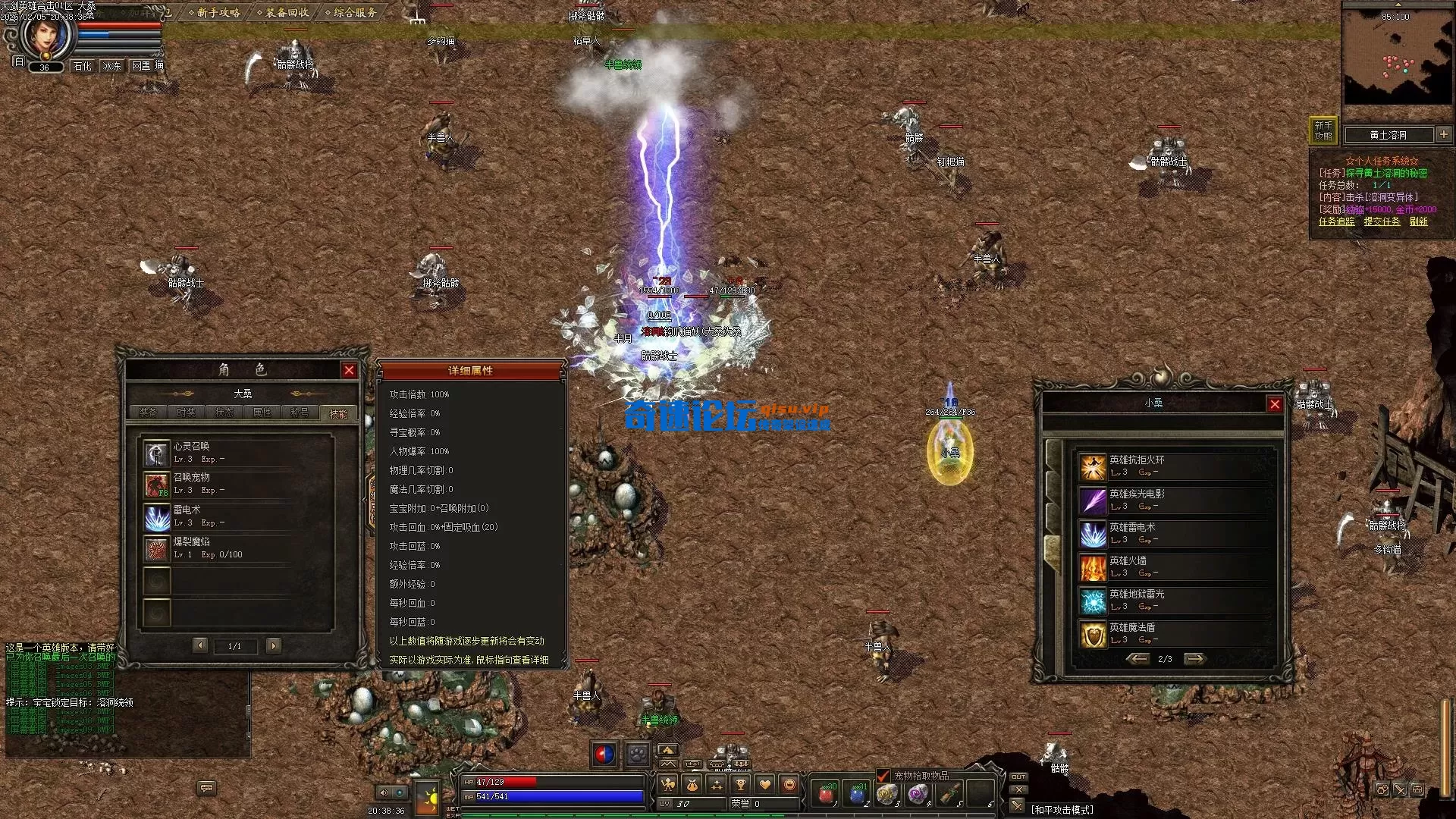The height and width of the screenshot is (819, 1456).
Task: Switch to the 装备 equipment tab
Action: (148, 413)
